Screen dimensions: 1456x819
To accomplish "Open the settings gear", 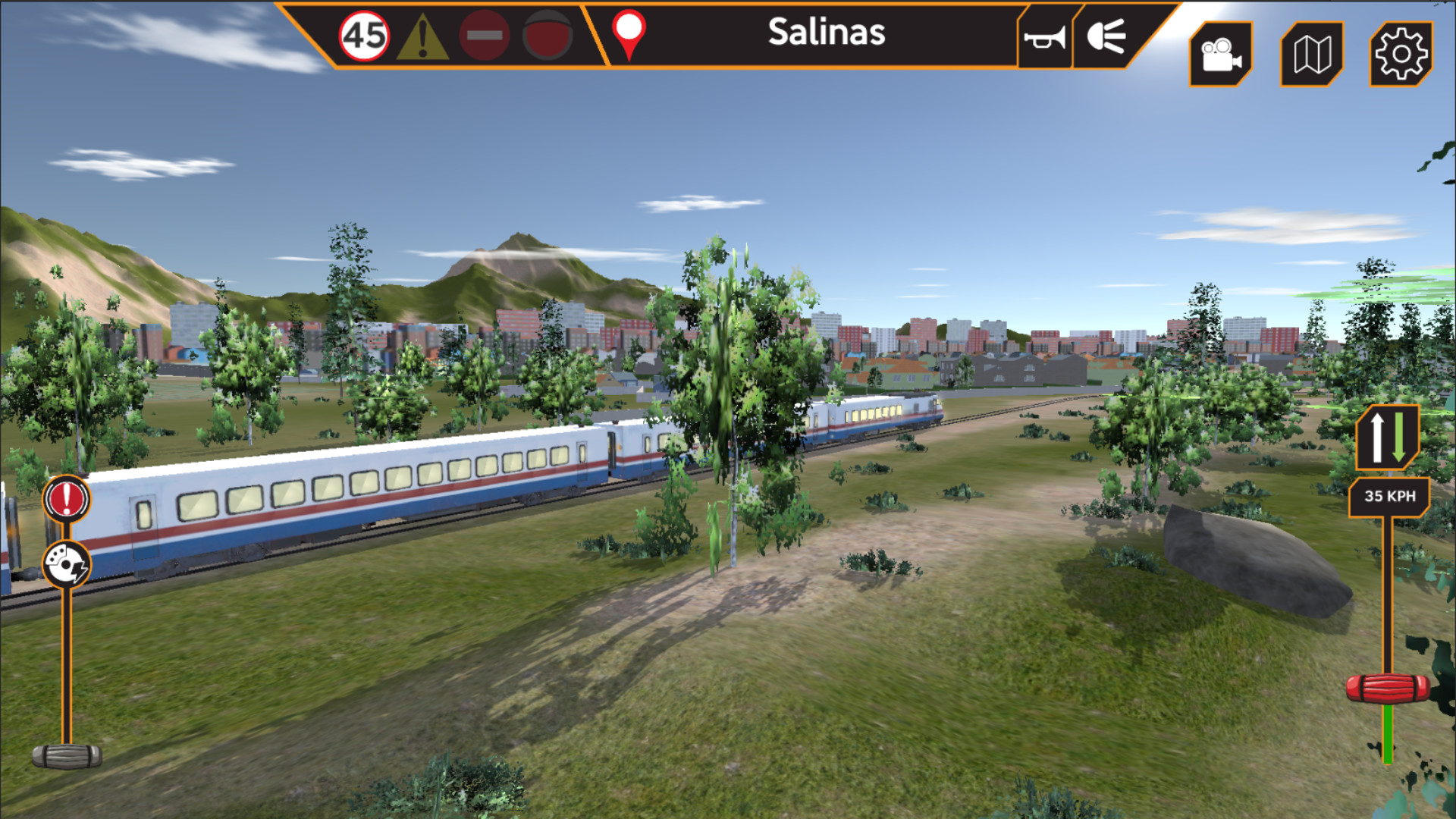I will click(1401, 55).
